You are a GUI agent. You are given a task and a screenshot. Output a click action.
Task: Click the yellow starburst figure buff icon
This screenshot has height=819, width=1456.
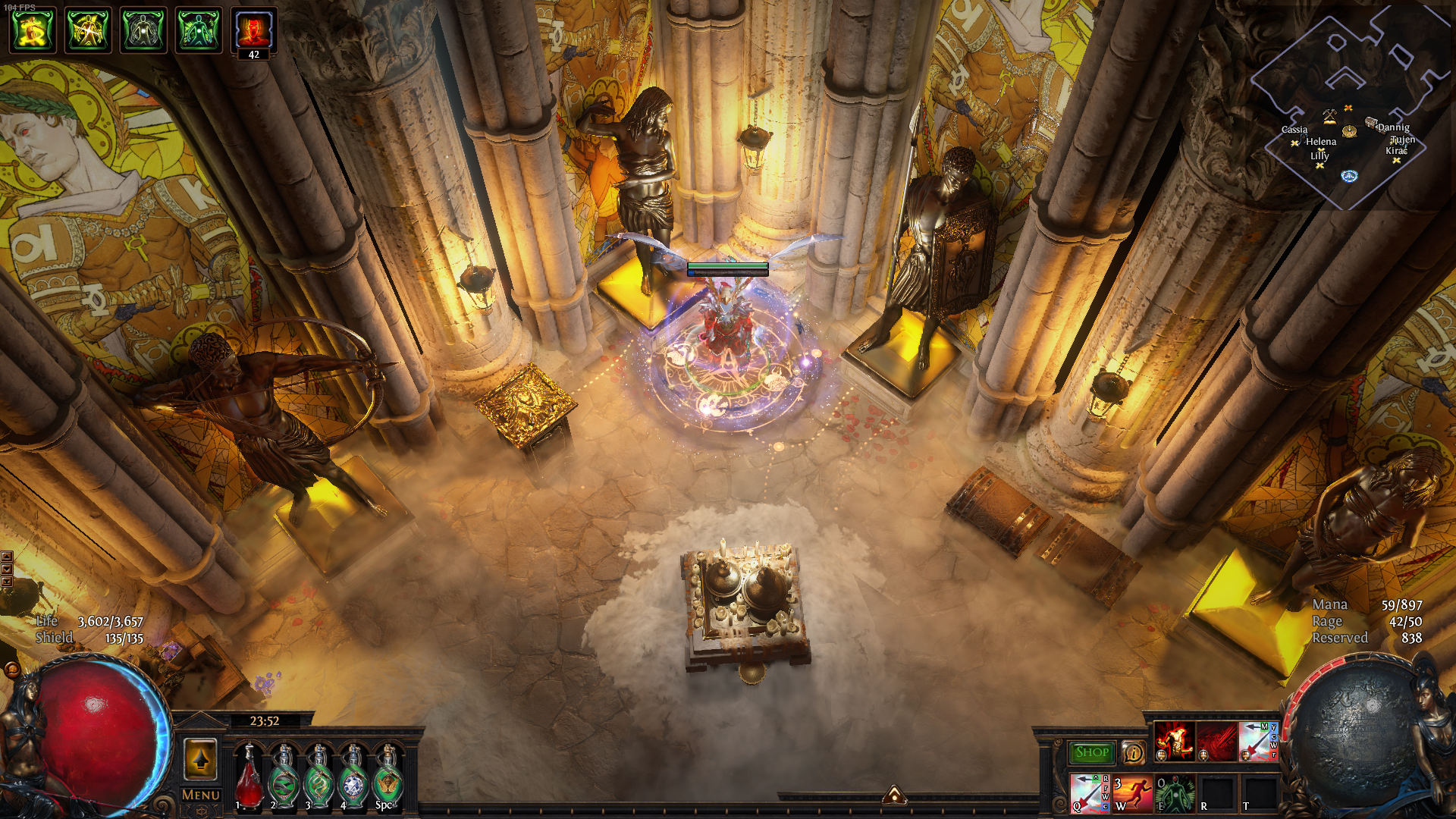[x=88, y=30]
